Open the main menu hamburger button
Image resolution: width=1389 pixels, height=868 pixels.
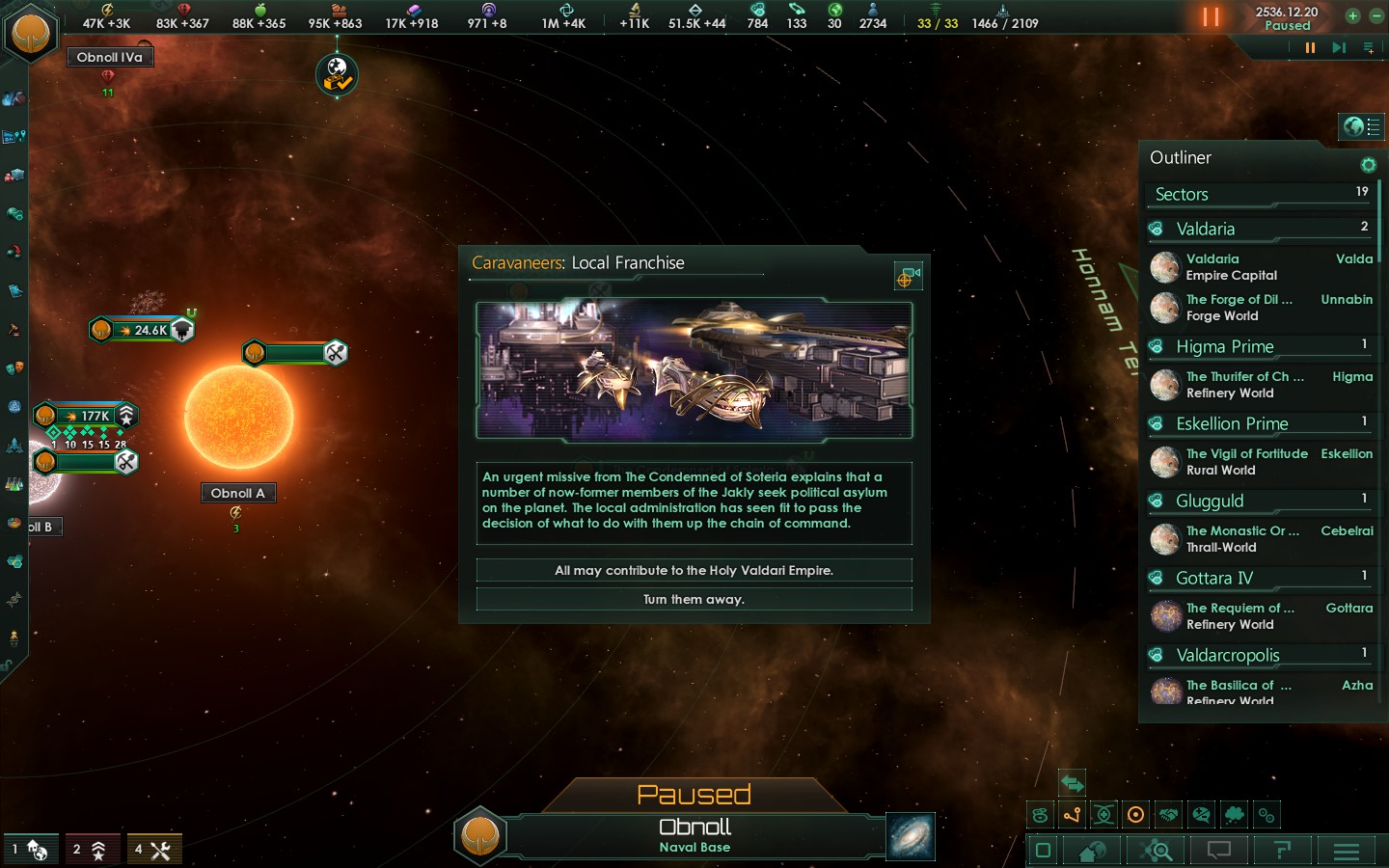point(1346,851)
